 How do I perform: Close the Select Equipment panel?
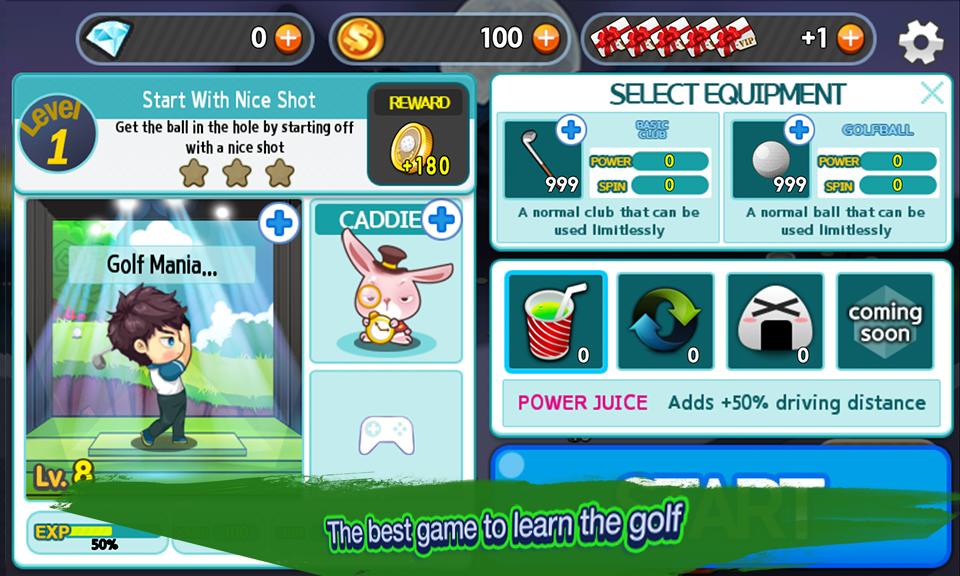pos(931,94)
